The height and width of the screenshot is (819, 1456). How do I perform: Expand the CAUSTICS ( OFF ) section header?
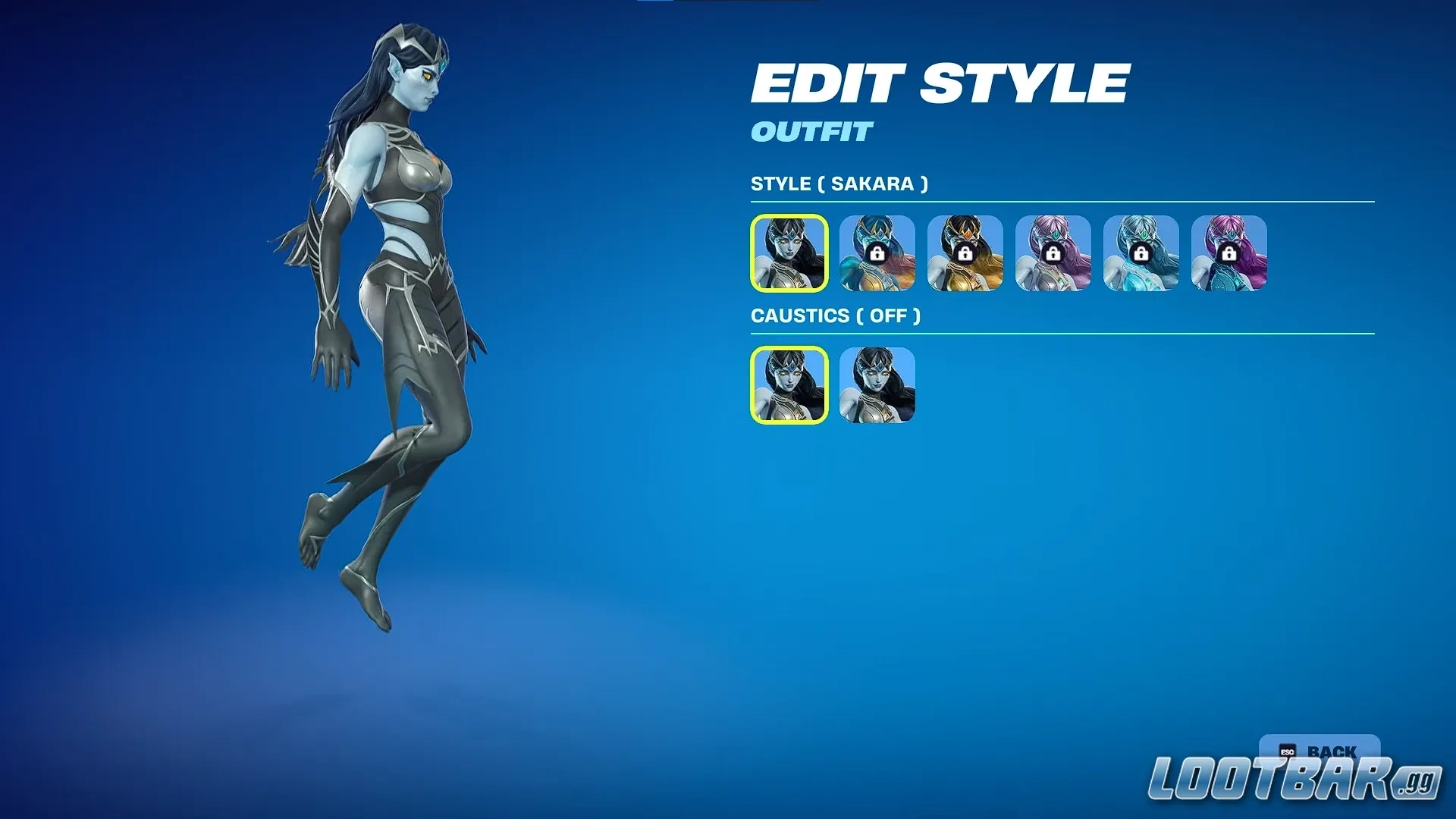(x=837, y=316)
